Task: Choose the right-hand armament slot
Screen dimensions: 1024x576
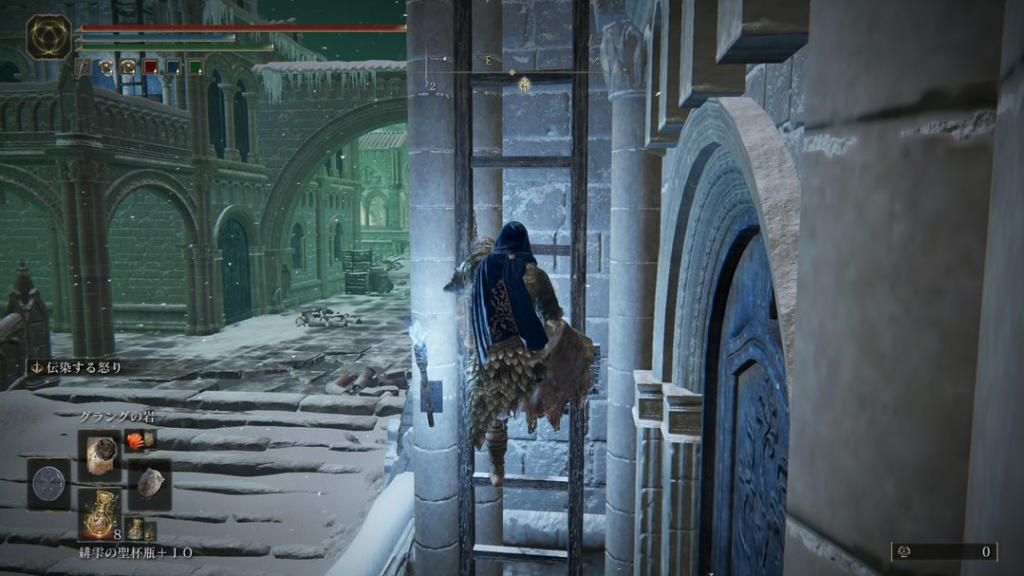Action: (x=150, y=485)
